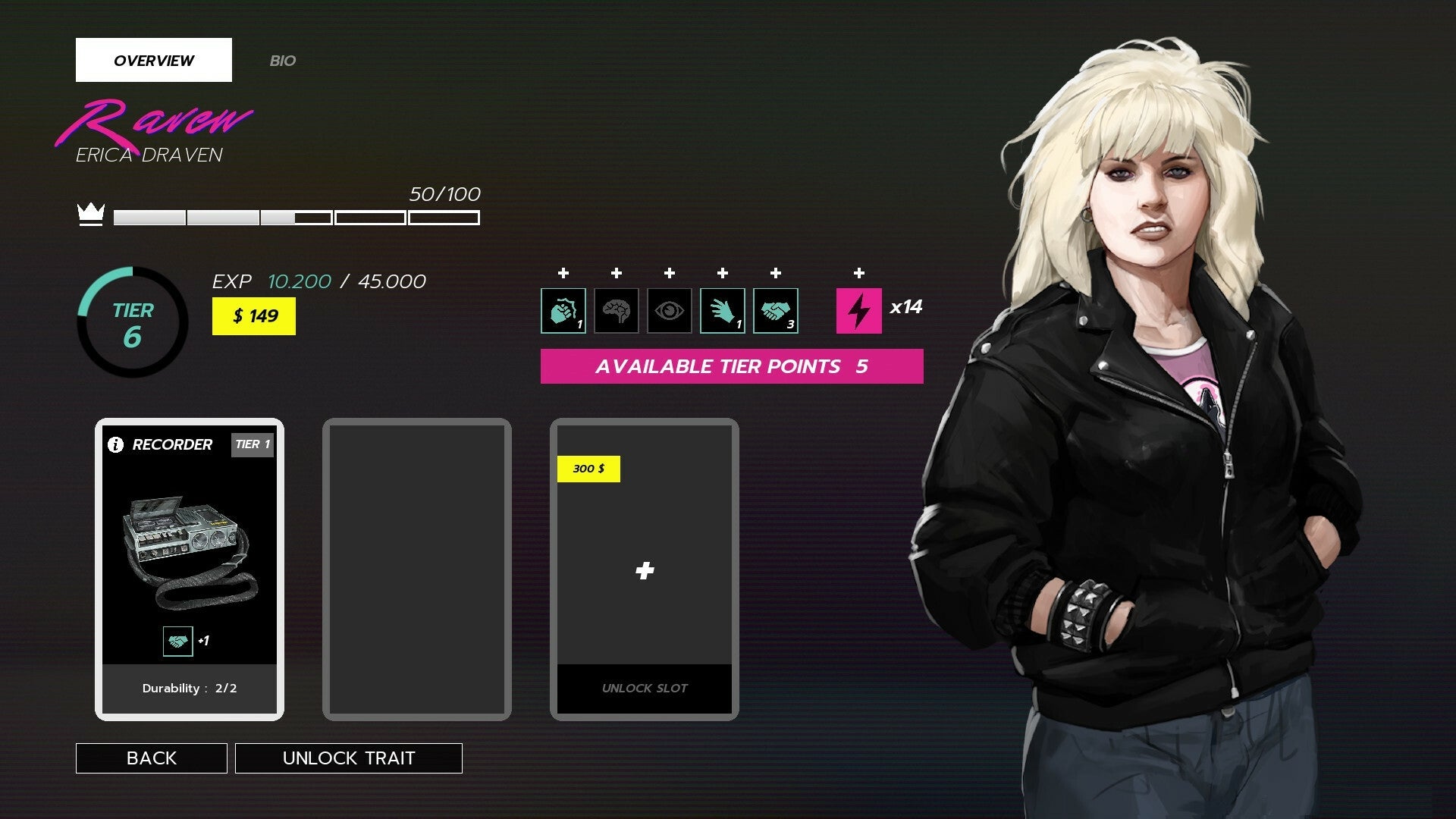The width and height of the screenshot is (1456, 819).
Task: Click UNLOCK SLOT for 300 $
Action: (644, 688)
